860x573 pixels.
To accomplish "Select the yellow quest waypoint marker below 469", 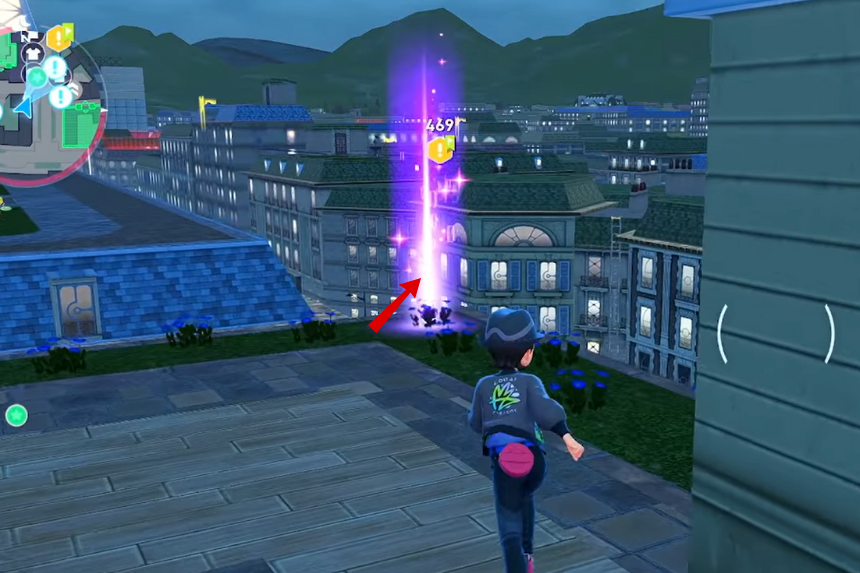I will [x=440, y=151].
